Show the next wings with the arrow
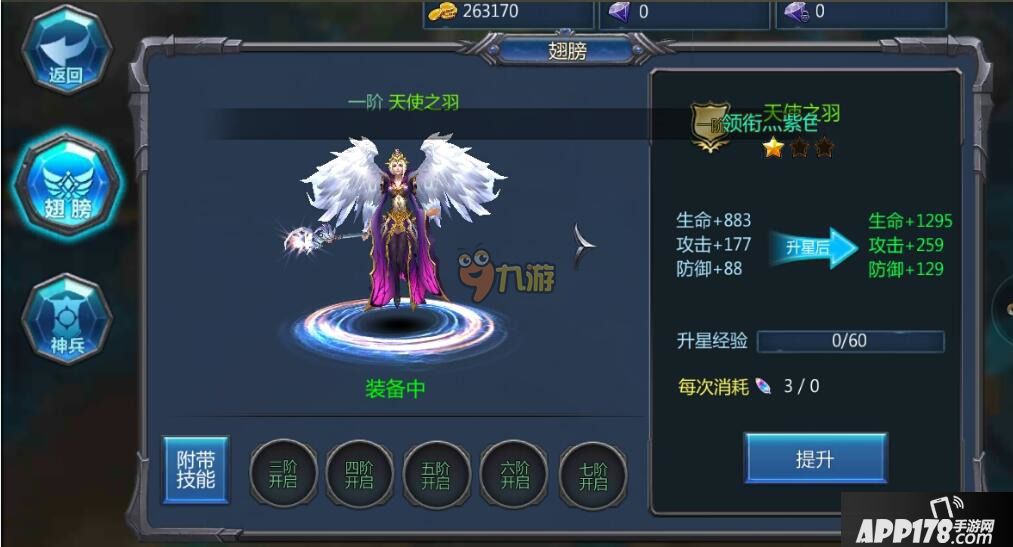The height and width of the screenshot is (547, 1013). coord(585,246)
